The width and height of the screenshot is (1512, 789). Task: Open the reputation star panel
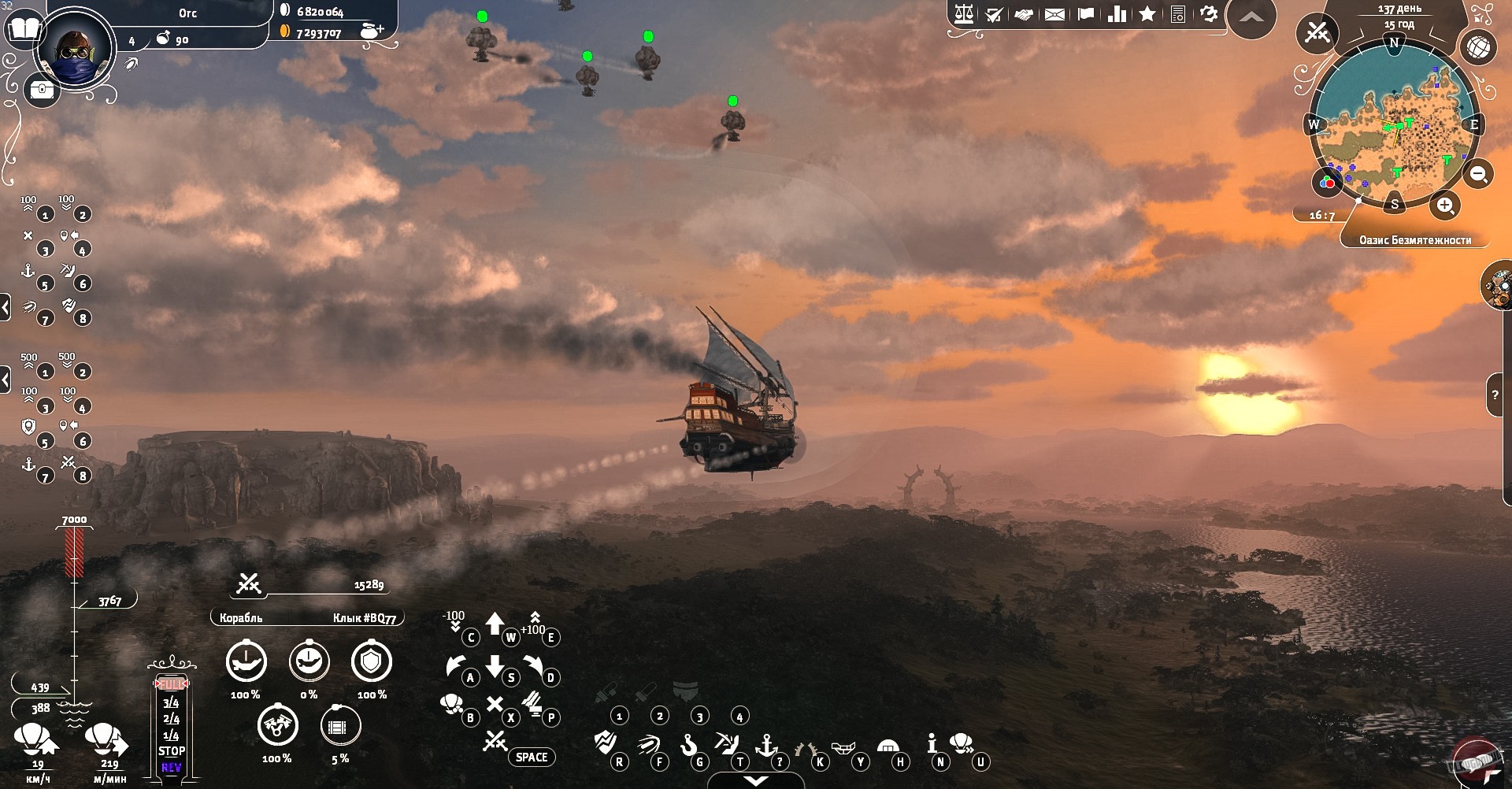(x=1149, y=13)
